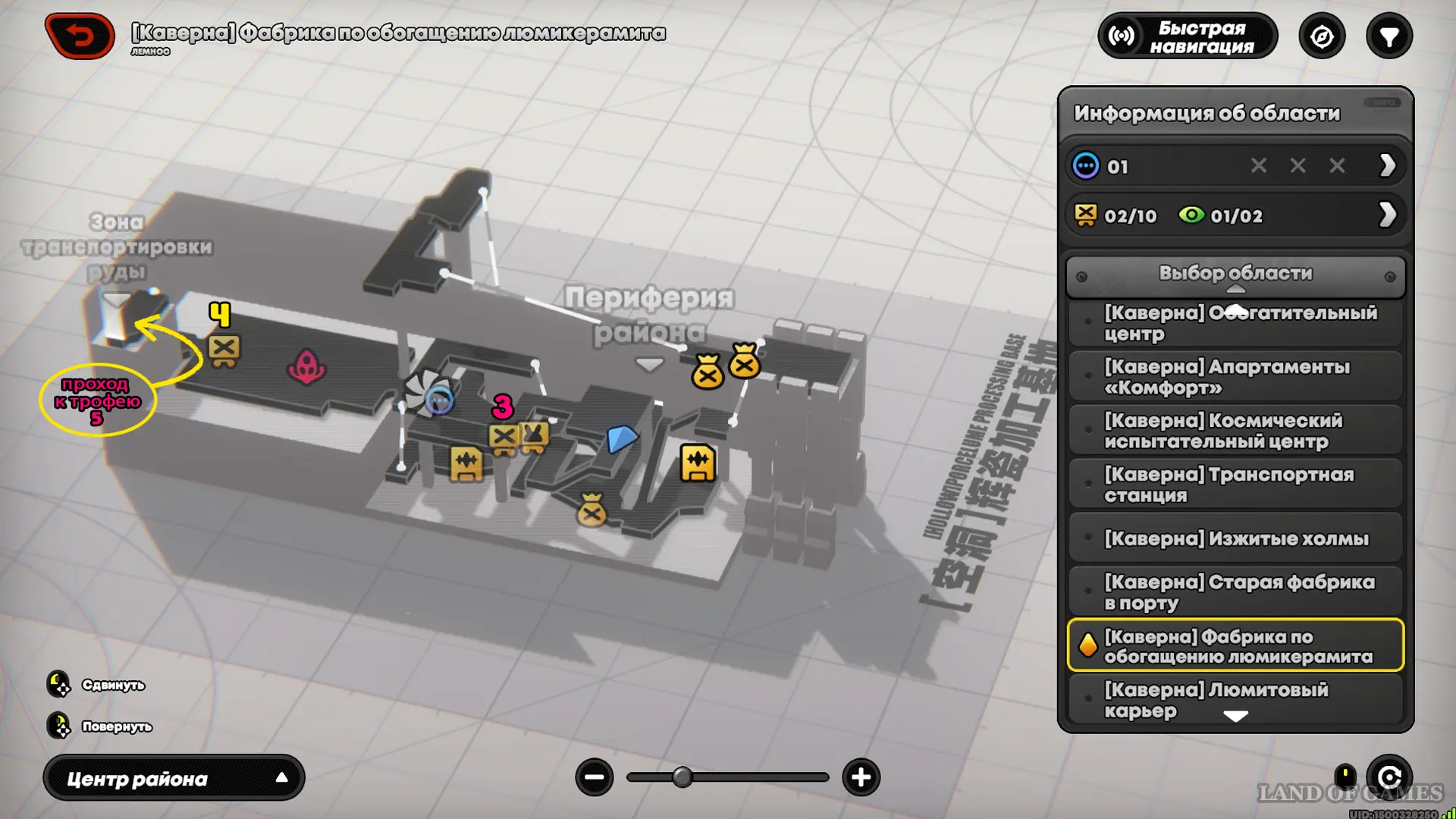Click the compass icon button
The image size is (1456, 819).
1322,36
